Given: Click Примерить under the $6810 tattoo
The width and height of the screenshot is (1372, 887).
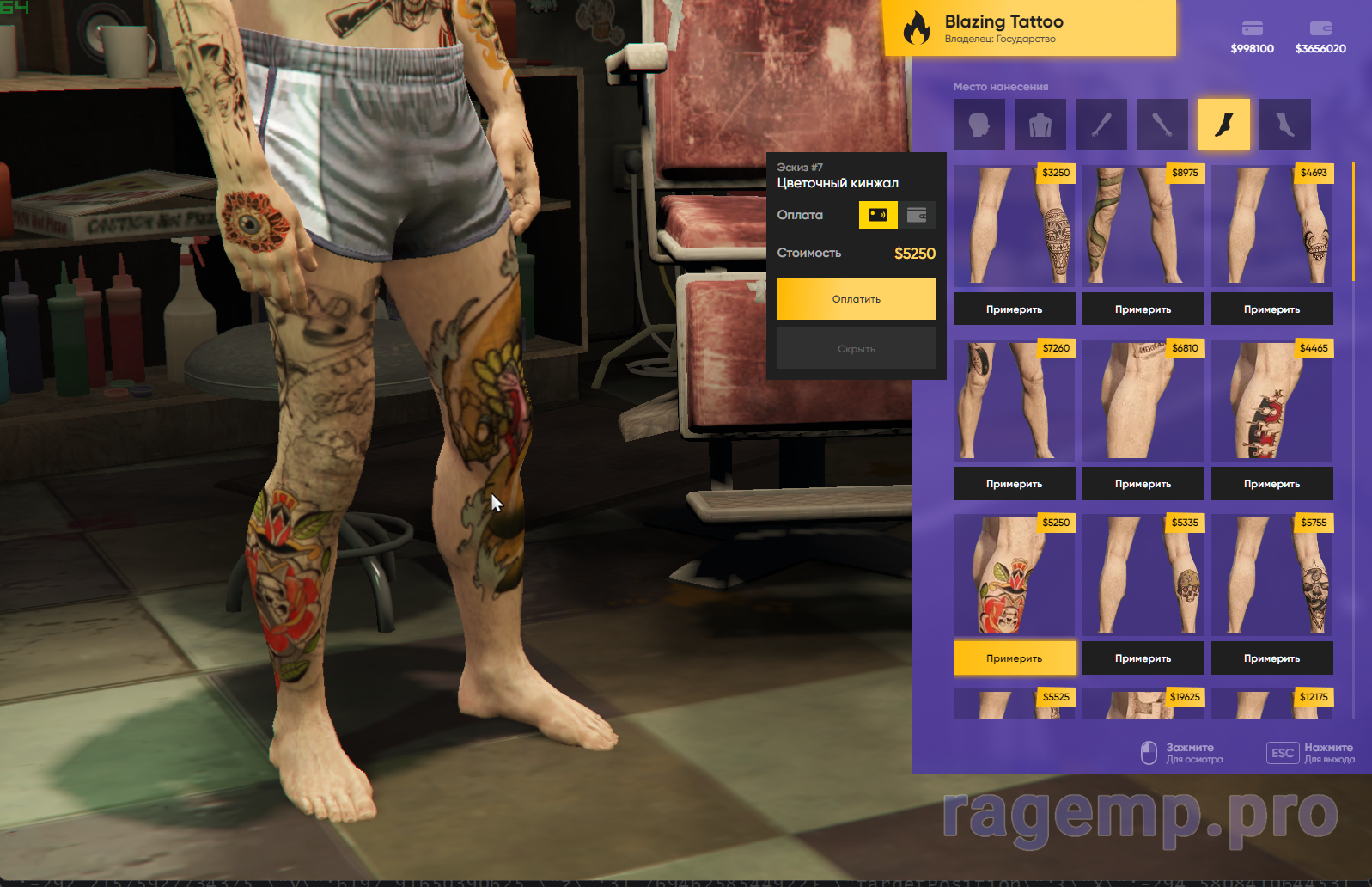Looking at the screenshot, I should [1143, 484].
